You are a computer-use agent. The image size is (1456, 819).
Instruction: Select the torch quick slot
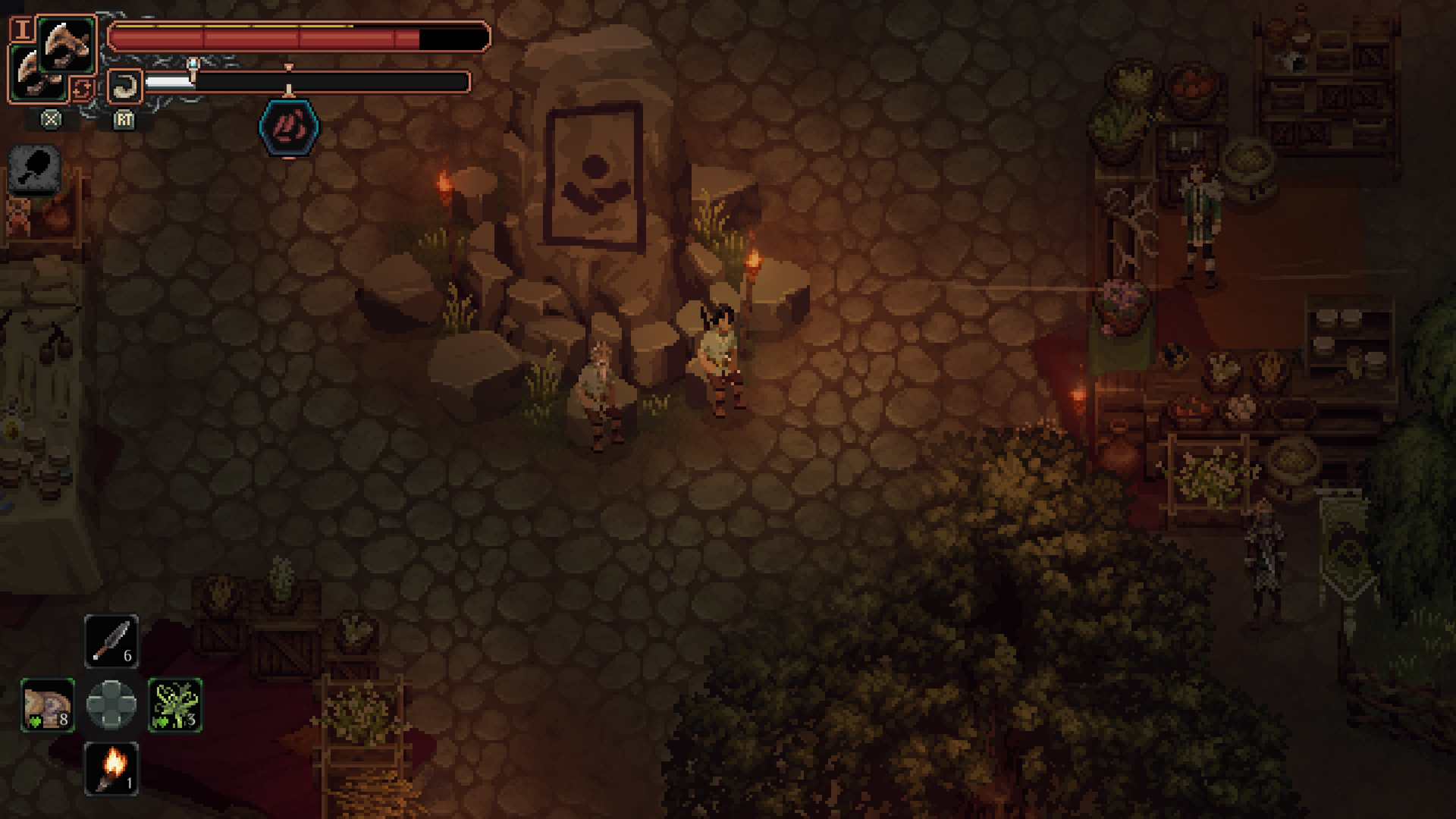click(111, 768)
